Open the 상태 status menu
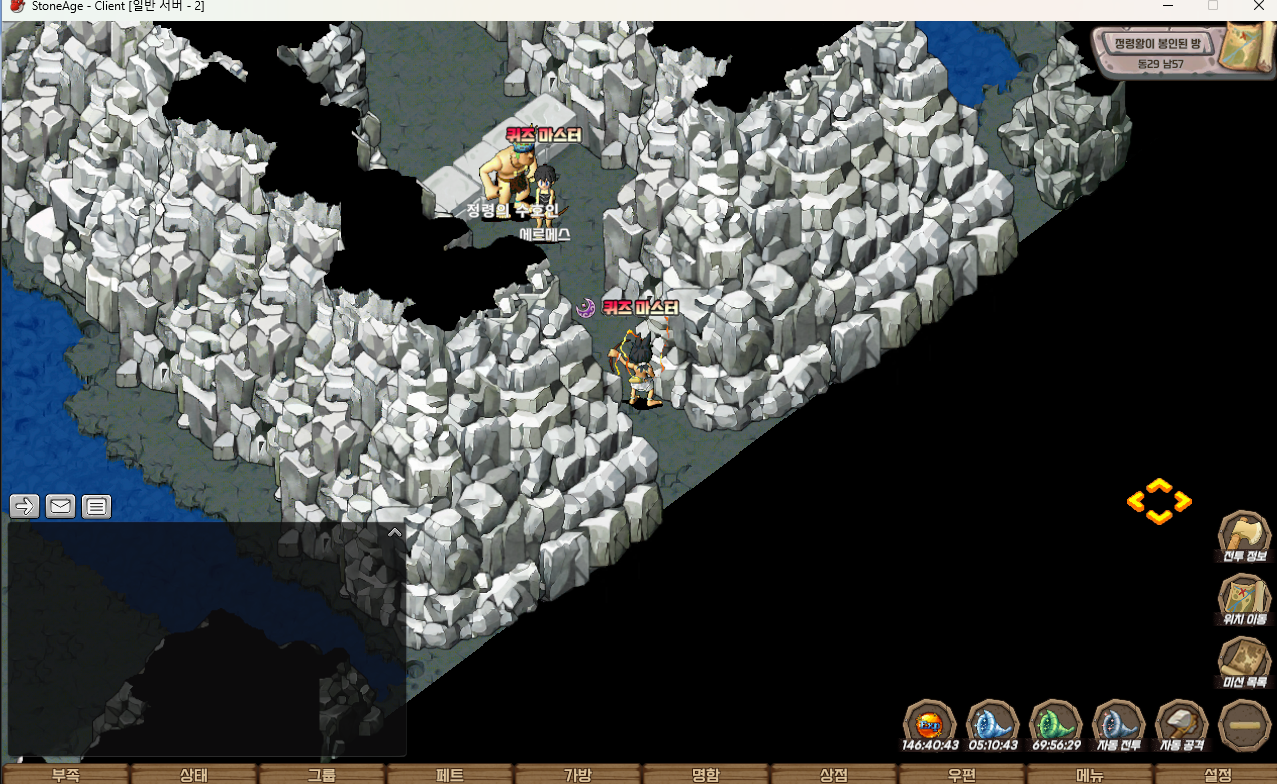This screenshot has width=1277, height=784. click(194, 775)
